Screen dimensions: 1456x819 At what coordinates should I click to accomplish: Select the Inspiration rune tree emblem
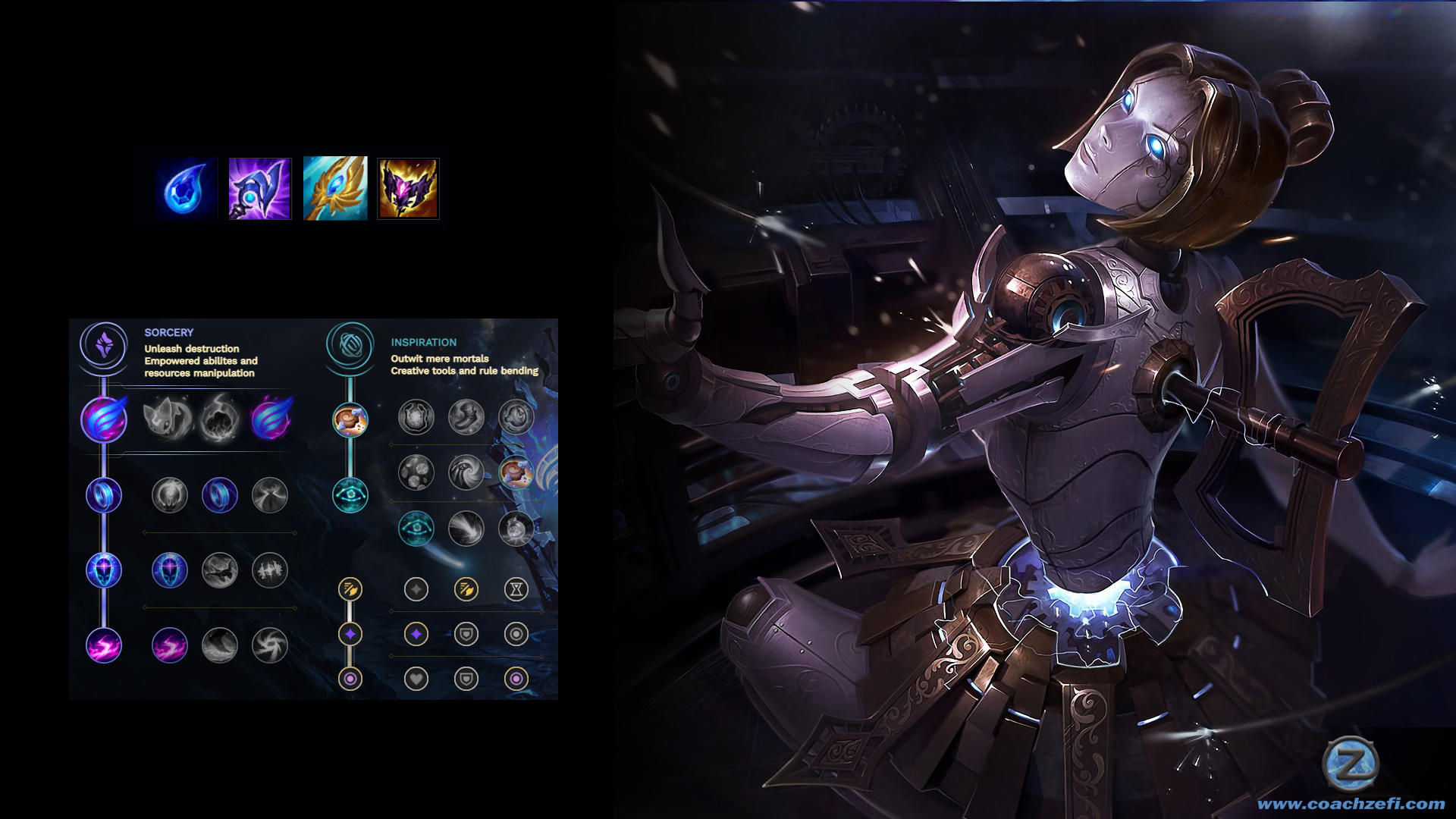tap(350, 346)
